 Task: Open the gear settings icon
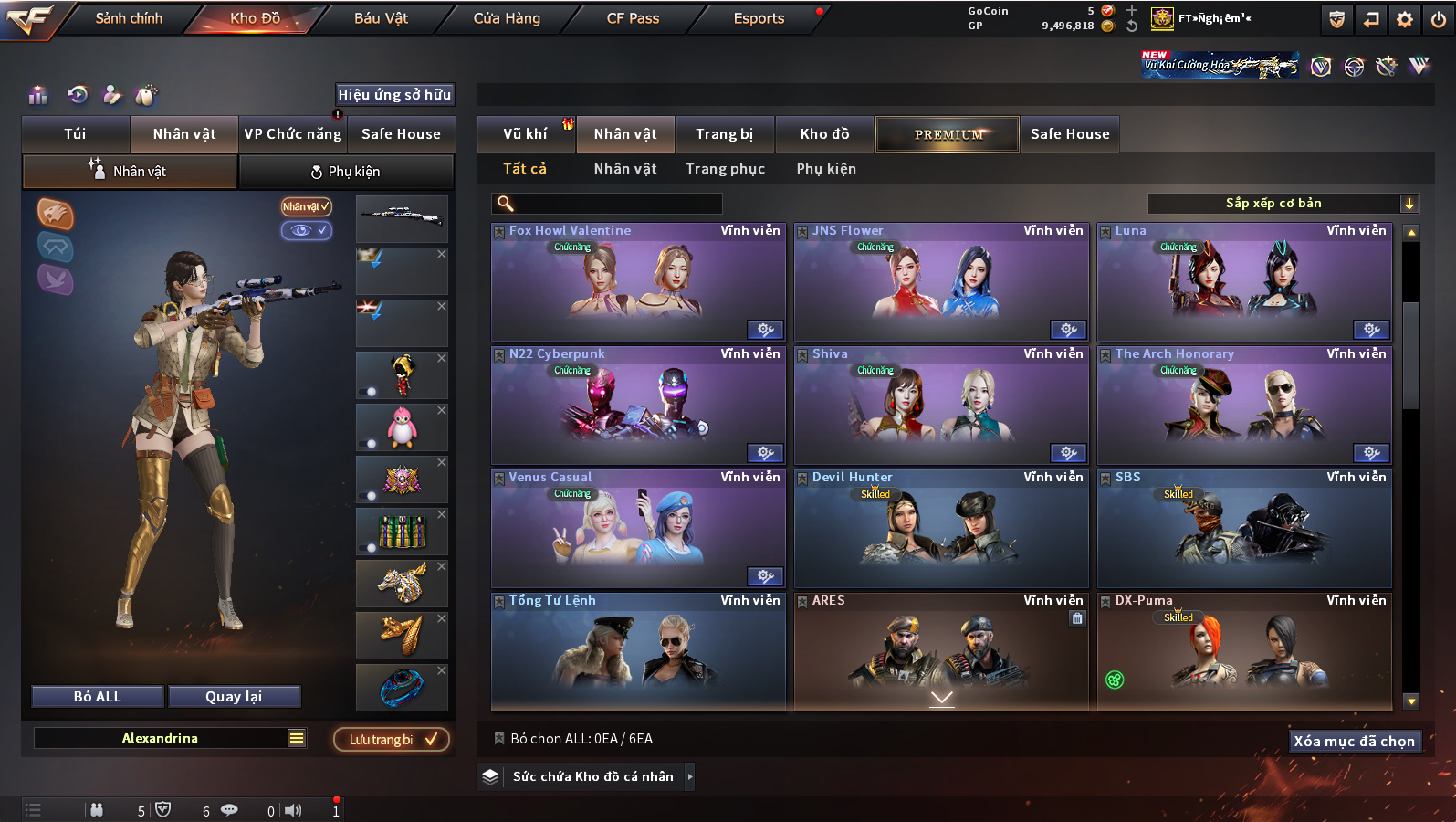point(1405,19)
